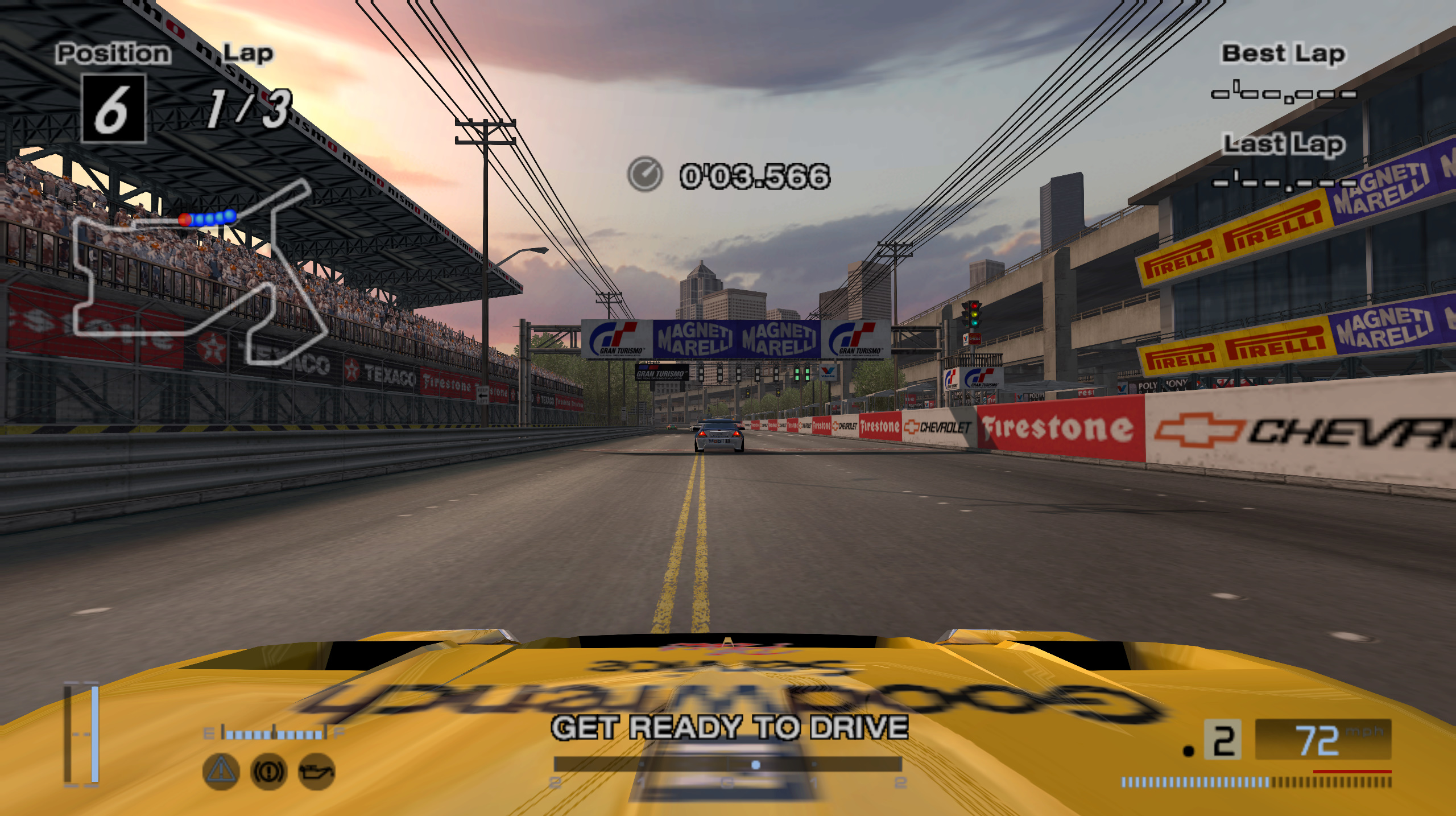
Task: Click the Lap counter showing 1/3
Action: (x=248, y=108)
